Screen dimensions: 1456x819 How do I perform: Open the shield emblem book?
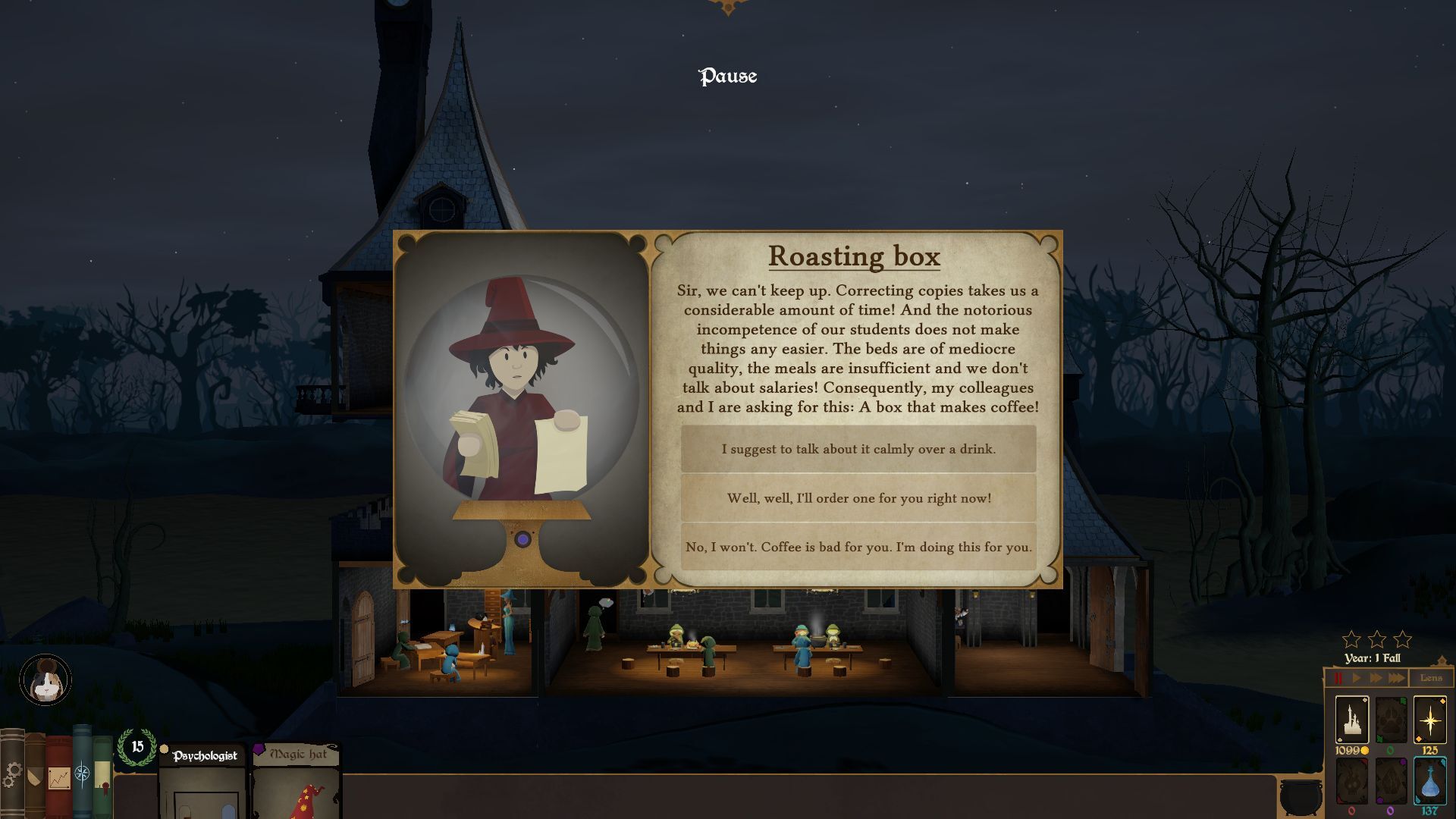(x=34, y=777)
